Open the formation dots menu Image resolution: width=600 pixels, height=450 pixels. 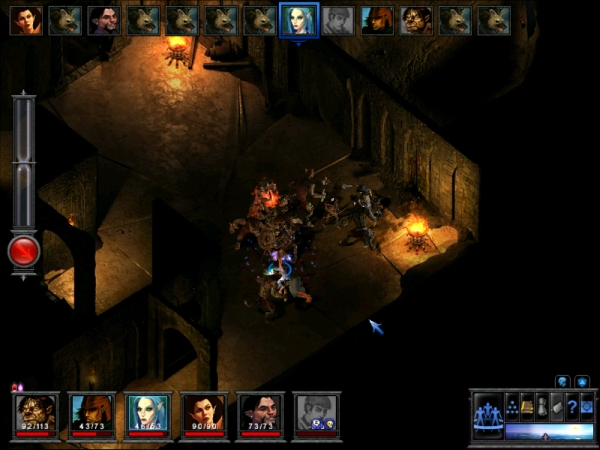click(512, 406)
